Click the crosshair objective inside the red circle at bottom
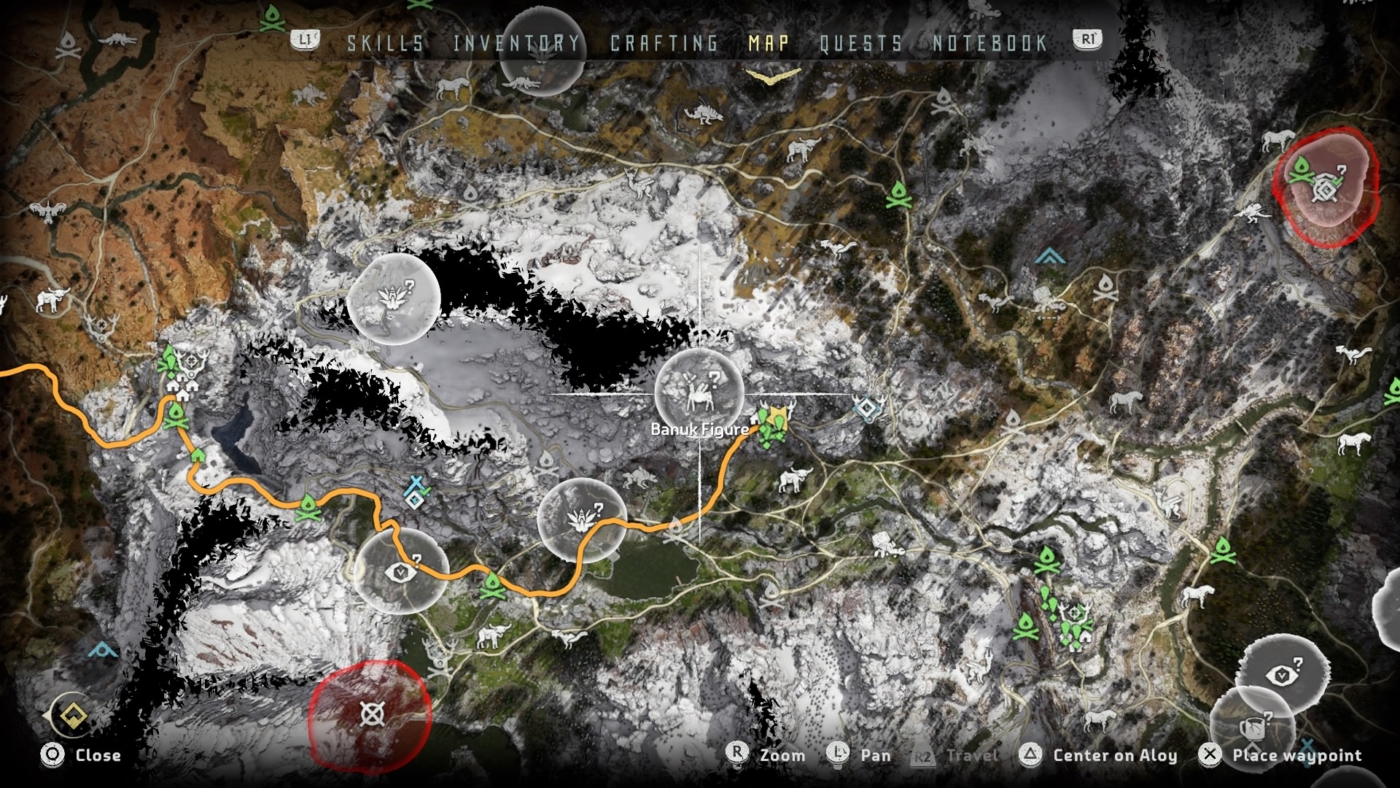1400x788 pixels. [x=371, y=712]
